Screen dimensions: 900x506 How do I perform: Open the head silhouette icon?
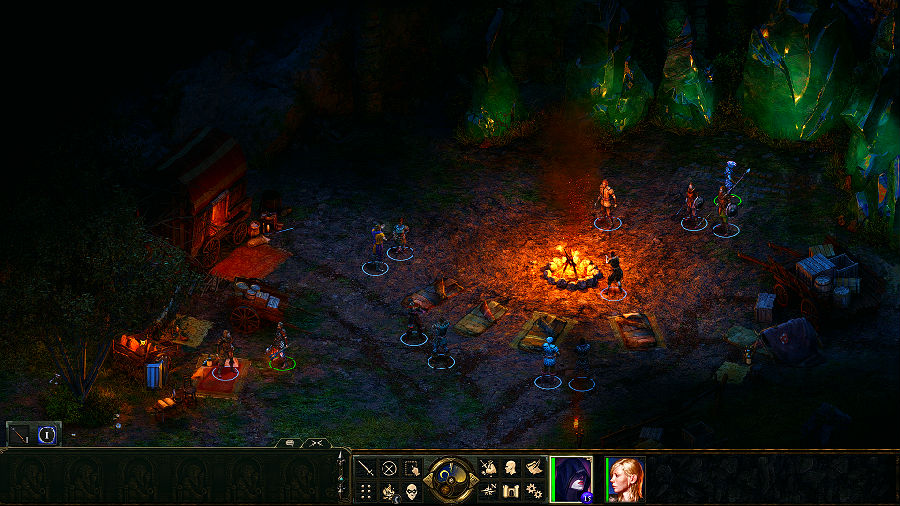(x=510, y=467)
